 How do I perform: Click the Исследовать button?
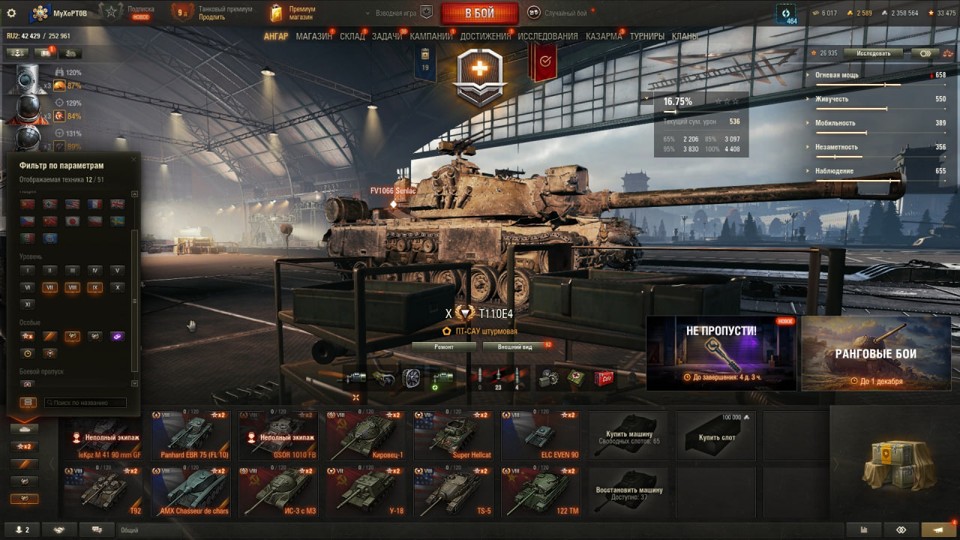[873, 53]
